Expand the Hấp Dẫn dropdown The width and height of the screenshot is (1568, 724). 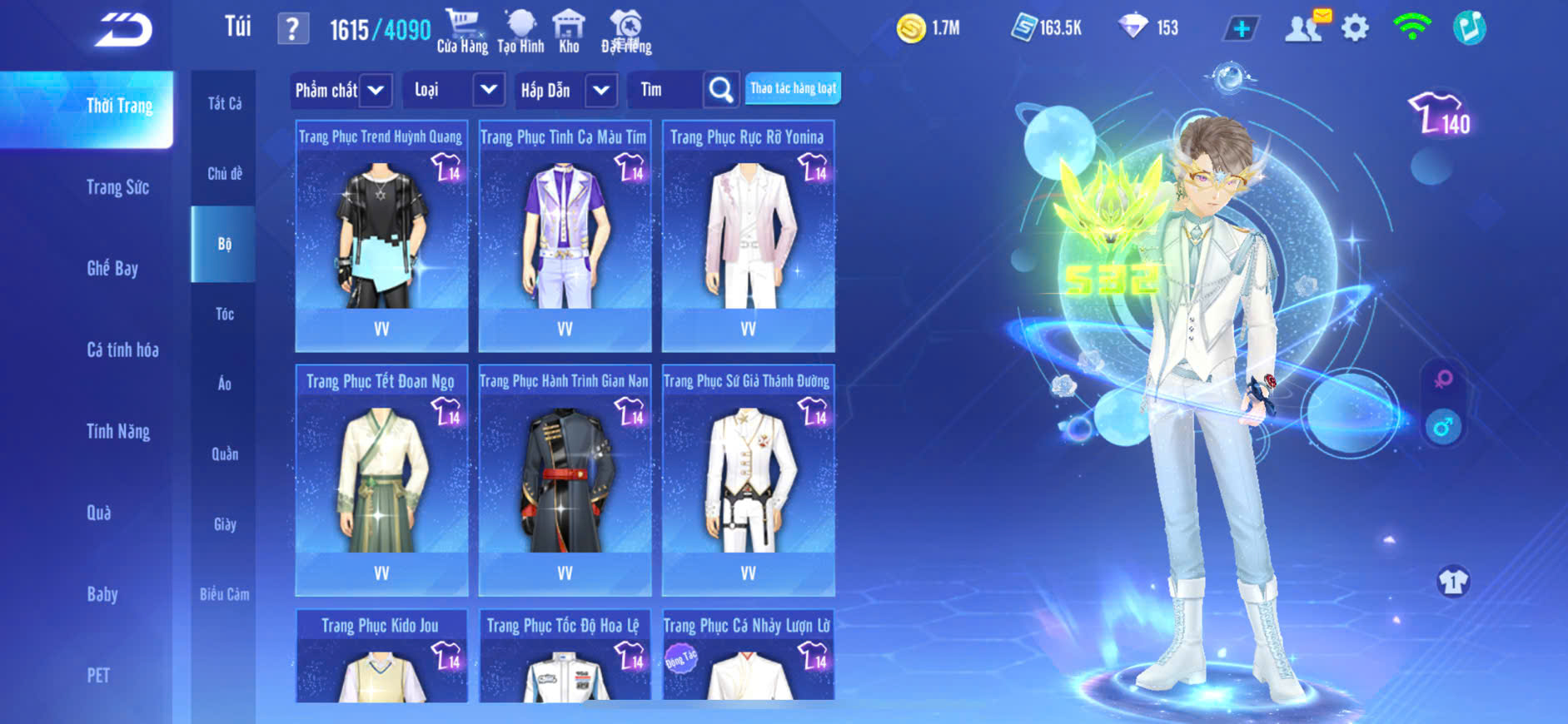pos(600,90)
